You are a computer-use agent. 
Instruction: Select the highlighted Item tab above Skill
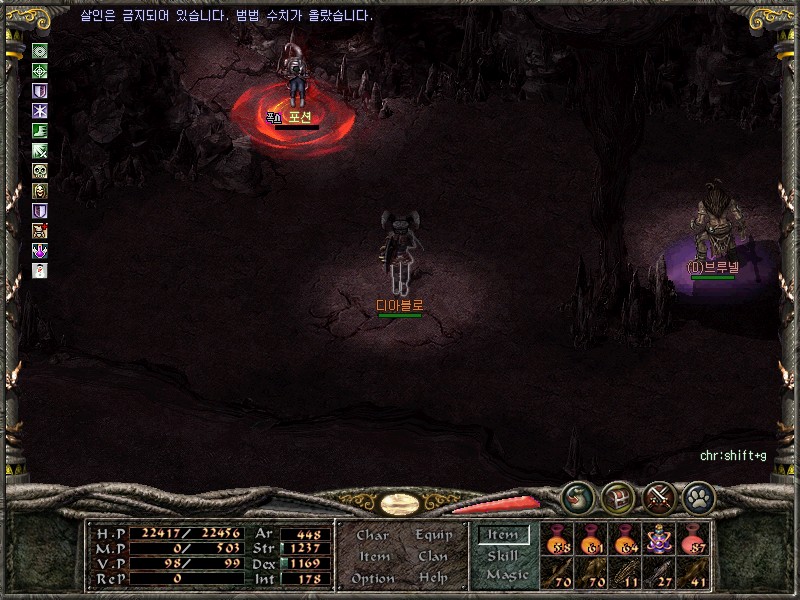coord(503,535)
